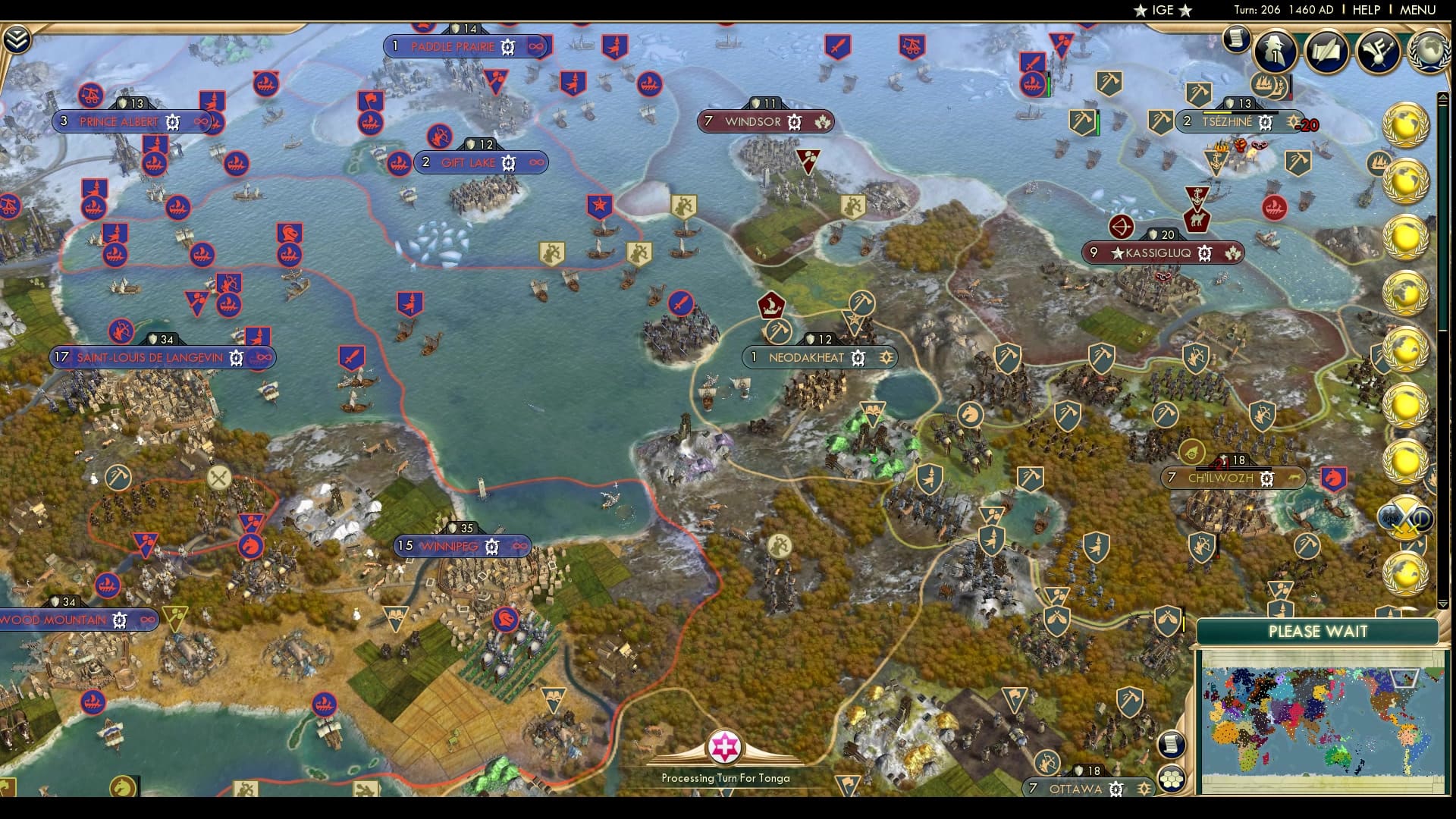Open HELP from the top bar
The image size is (1456, 819).
(1365, 11)
